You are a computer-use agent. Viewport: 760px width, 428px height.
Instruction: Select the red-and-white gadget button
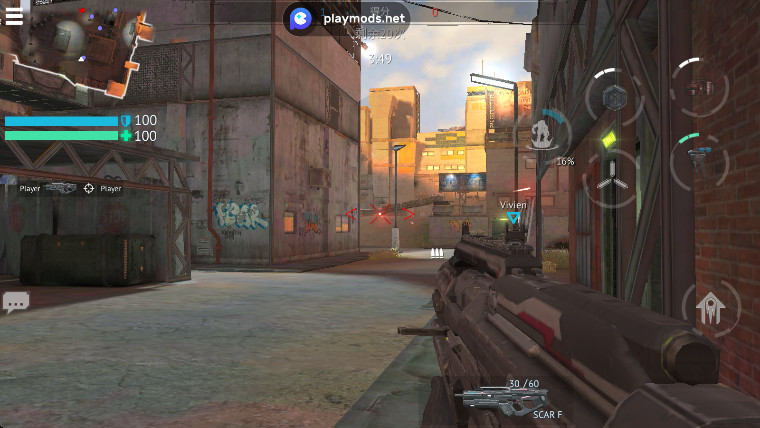coord(700,88)
